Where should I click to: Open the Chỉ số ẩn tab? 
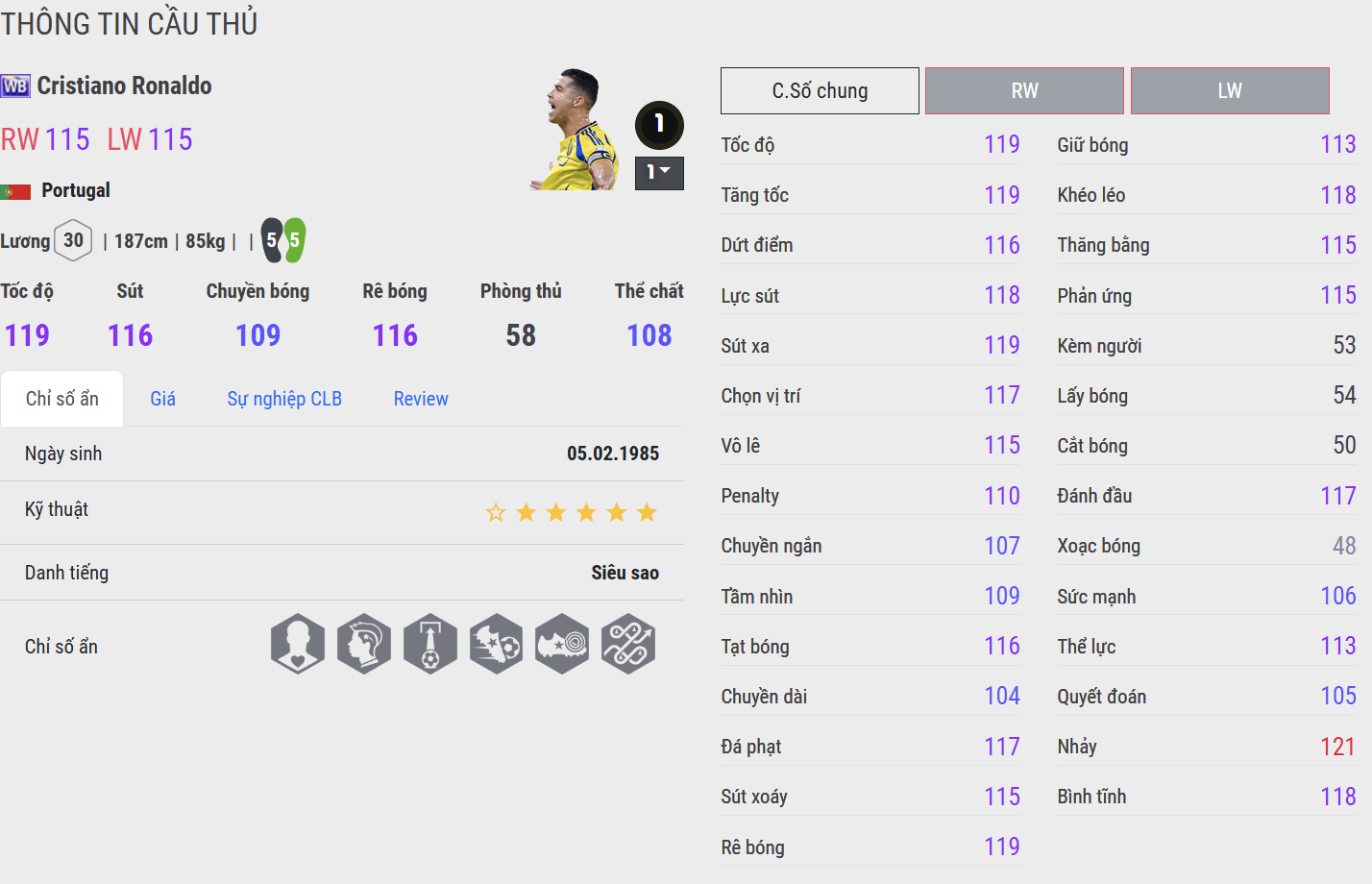pos(62,399)
